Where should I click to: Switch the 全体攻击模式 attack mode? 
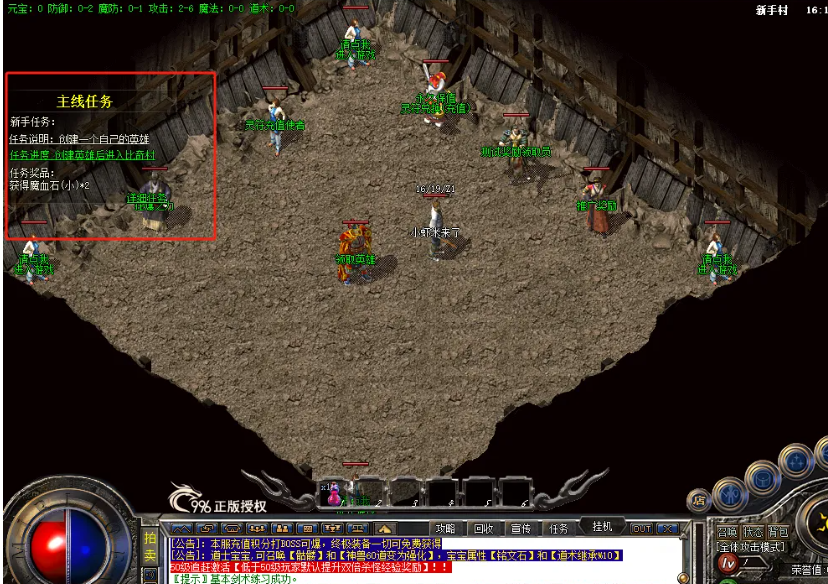coord(752,547)
